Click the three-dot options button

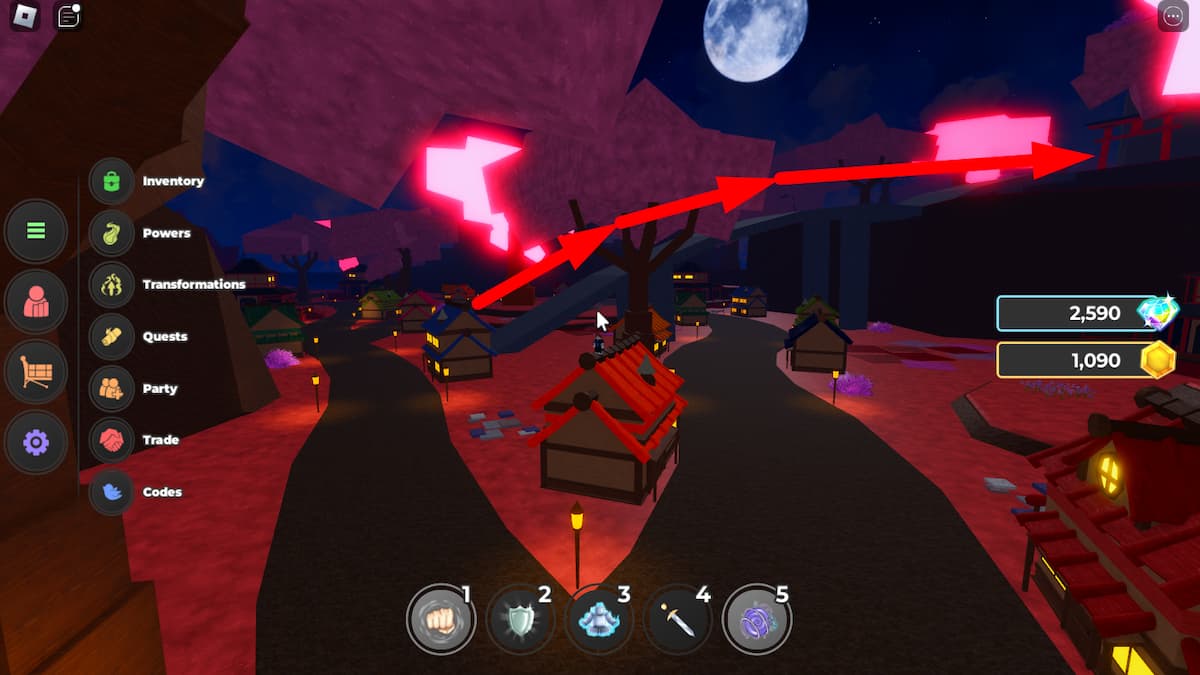click(x=1173, y=17)
